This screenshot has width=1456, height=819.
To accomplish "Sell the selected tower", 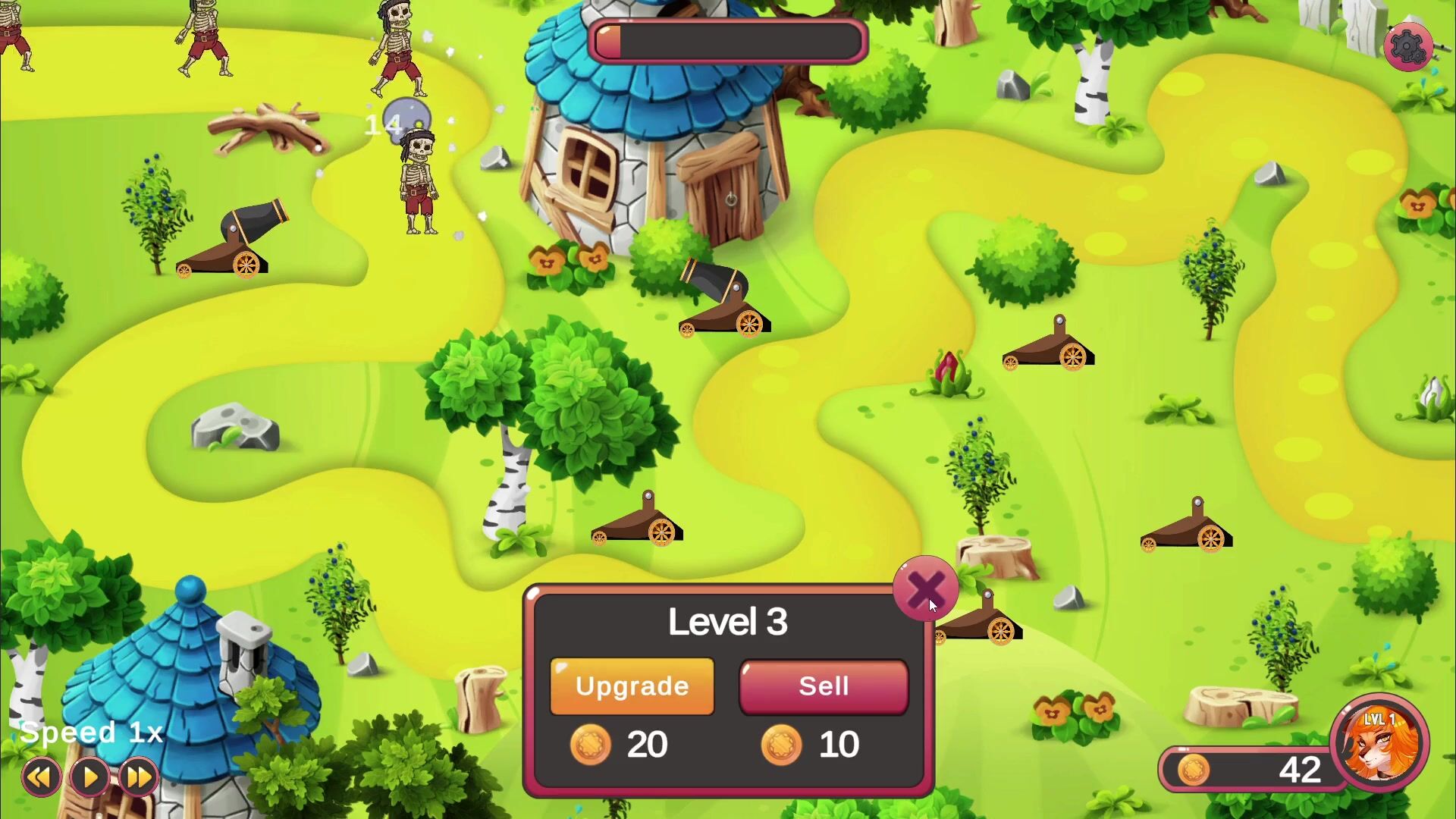I will coord(824,686).
